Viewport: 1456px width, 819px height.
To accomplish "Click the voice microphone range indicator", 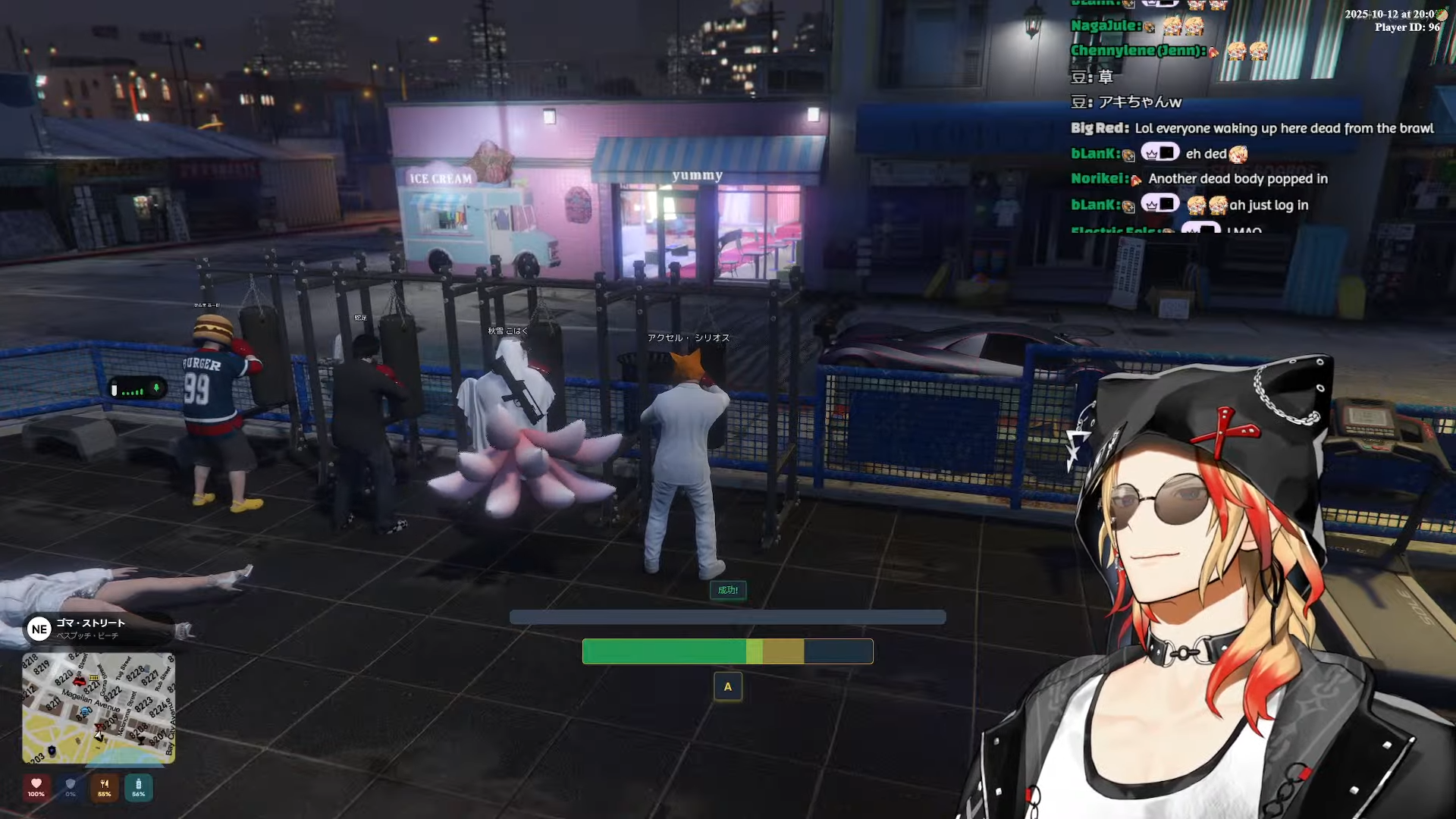I will click(137, 389).
